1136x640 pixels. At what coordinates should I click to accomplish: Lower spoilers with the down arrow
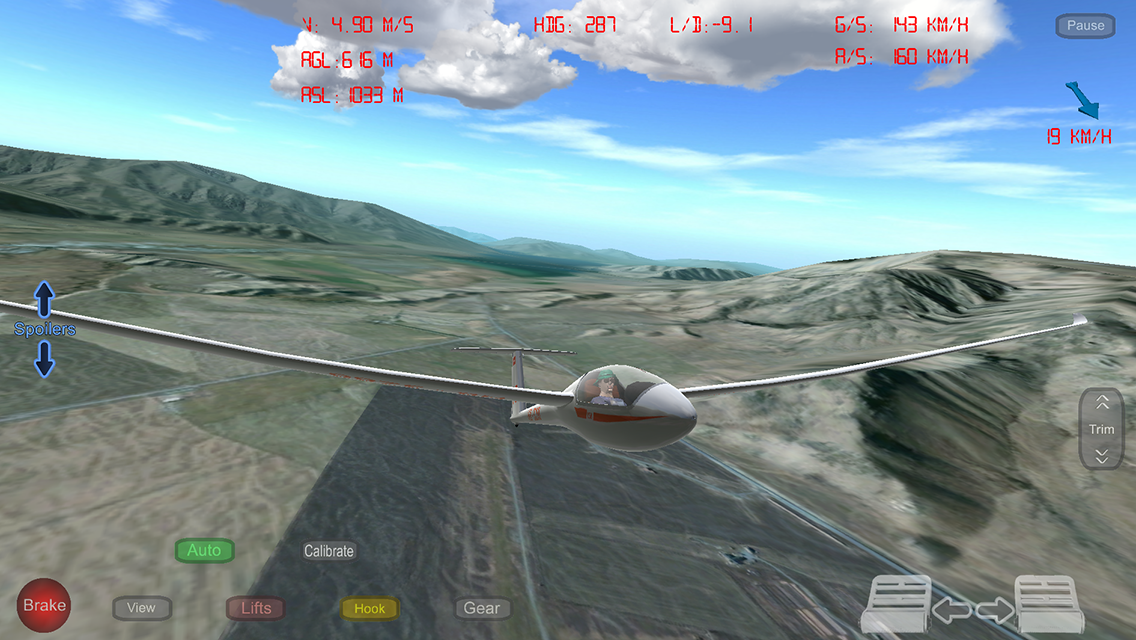click(x=44, y=358)
